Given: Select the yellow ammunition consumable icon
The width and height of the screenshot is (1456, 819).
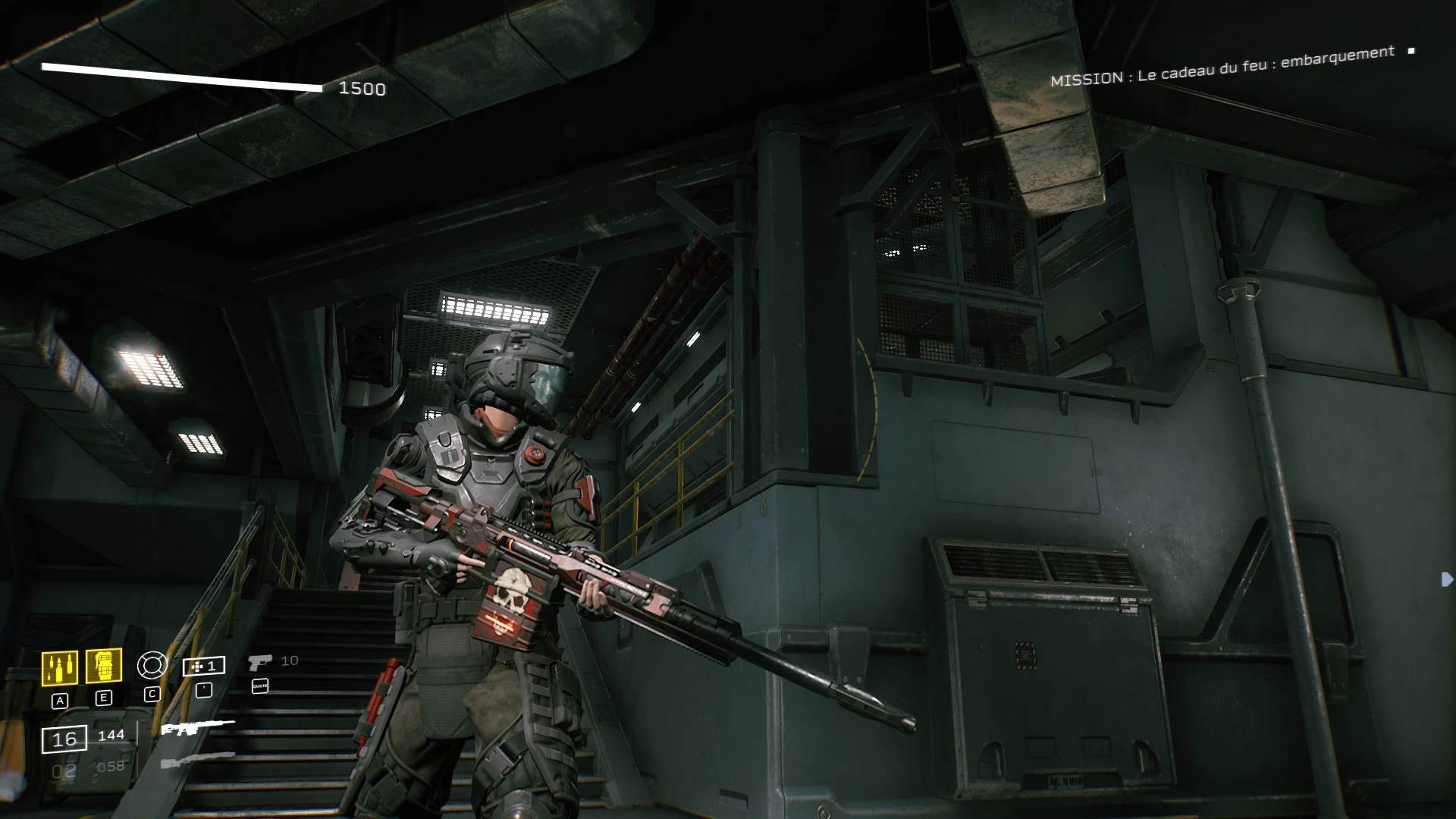Looking at the screenshot, I should tap(60, 666).
